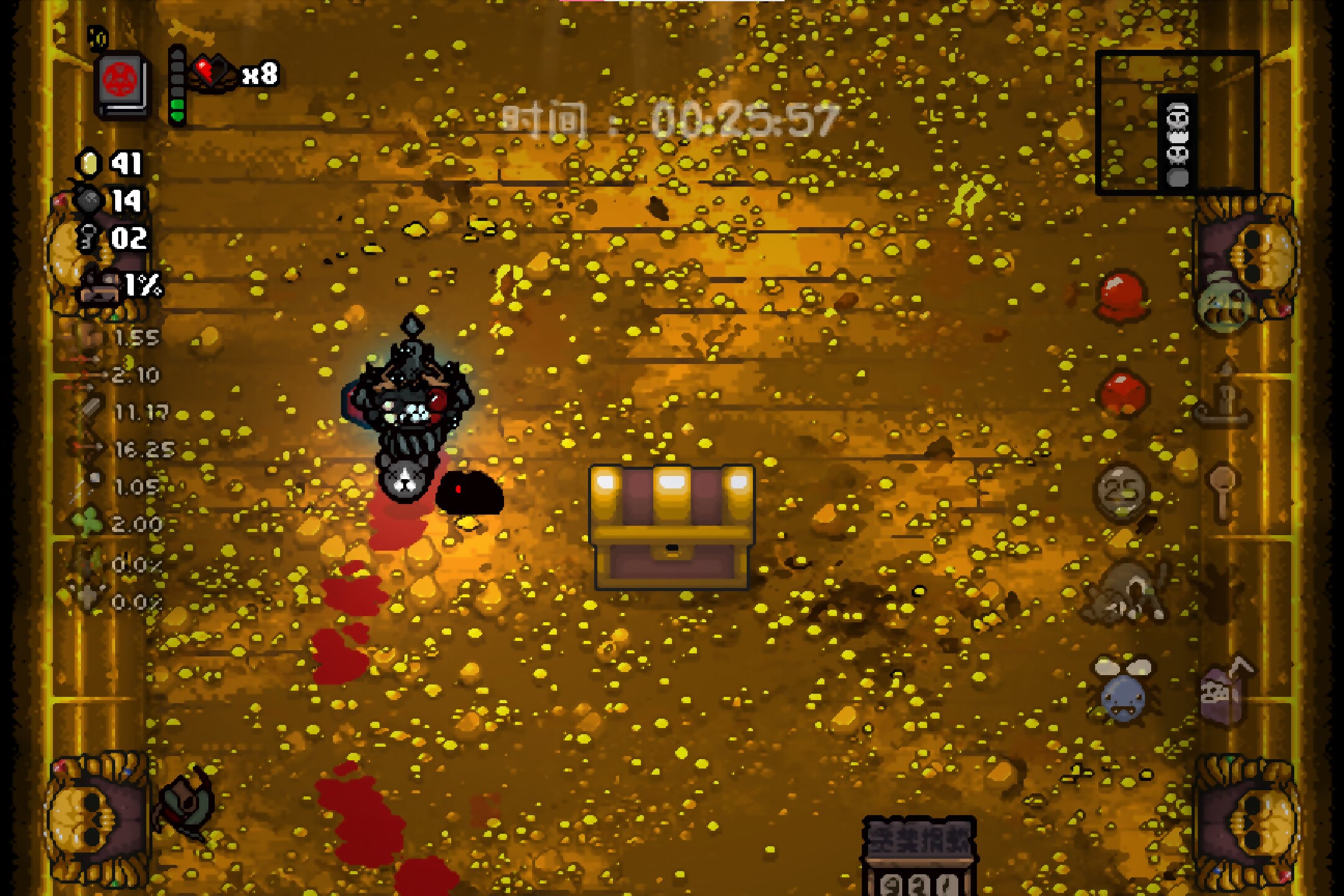Screen dimensions: 1344x896
Task: Click the brown spider item icon
Action: (1125, 592)
